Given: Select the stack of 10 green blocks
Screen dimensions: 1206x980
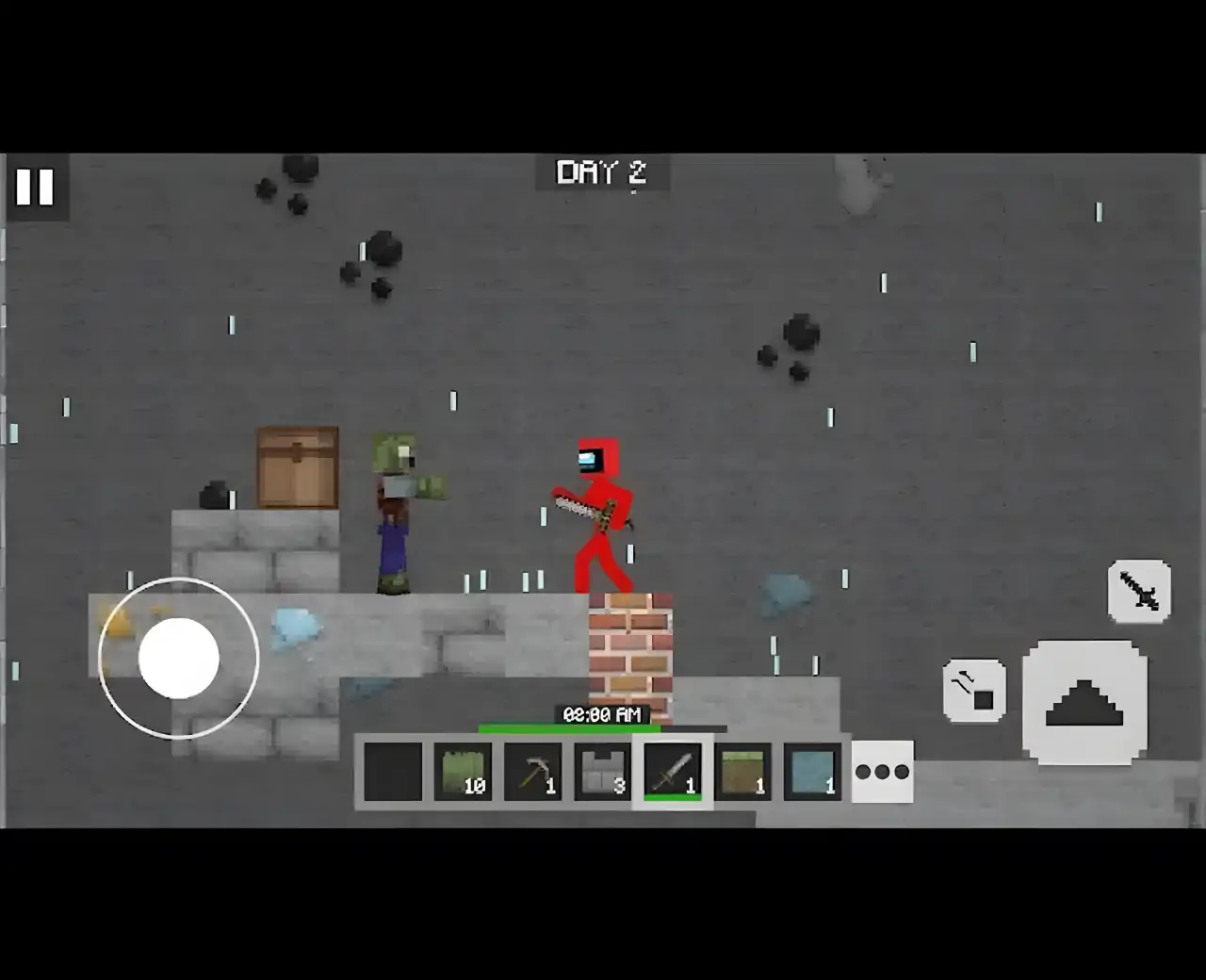Looking at the screenshot, I should pos(464,771).
